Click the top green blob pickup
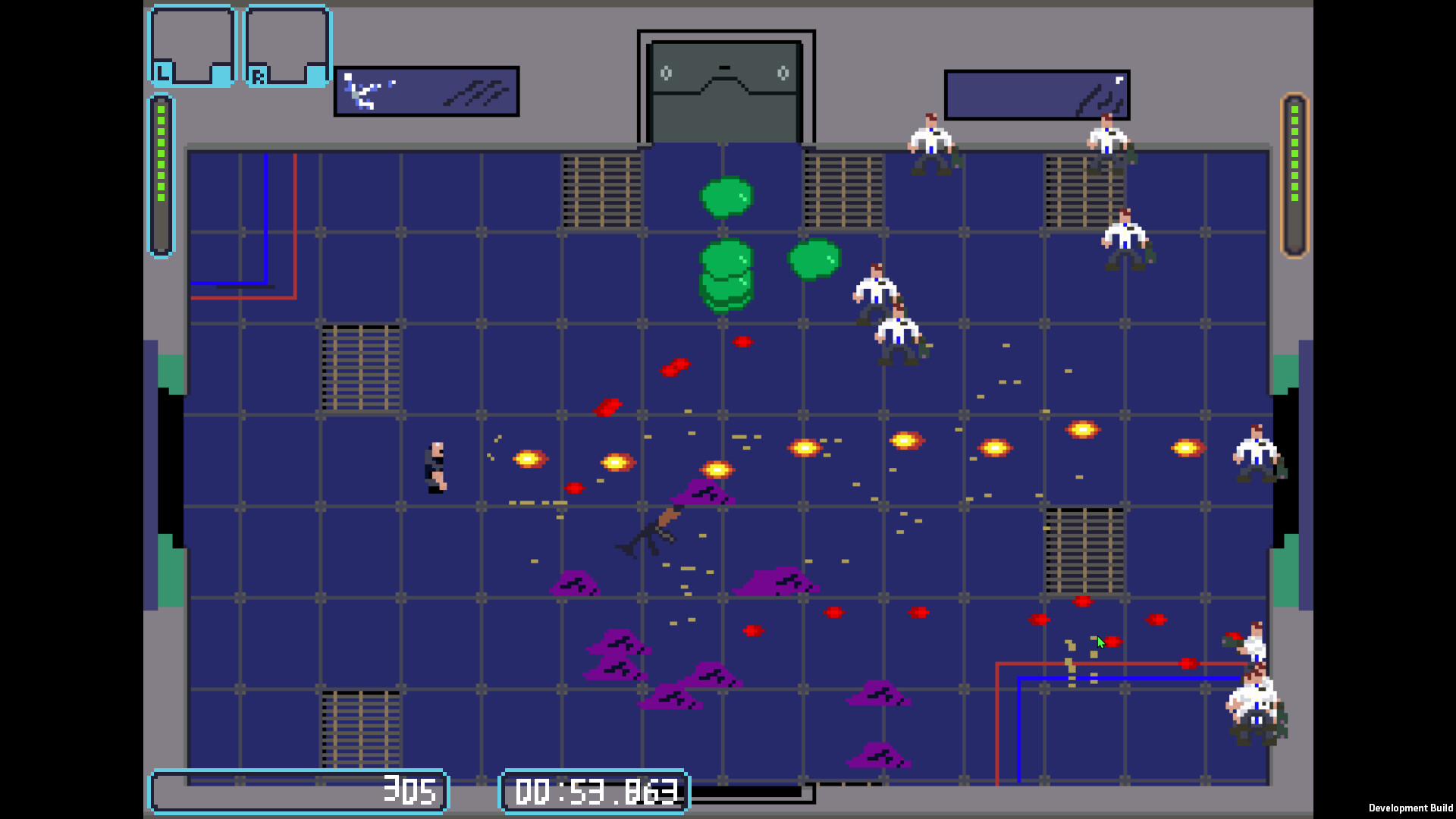 coord(726,197)
